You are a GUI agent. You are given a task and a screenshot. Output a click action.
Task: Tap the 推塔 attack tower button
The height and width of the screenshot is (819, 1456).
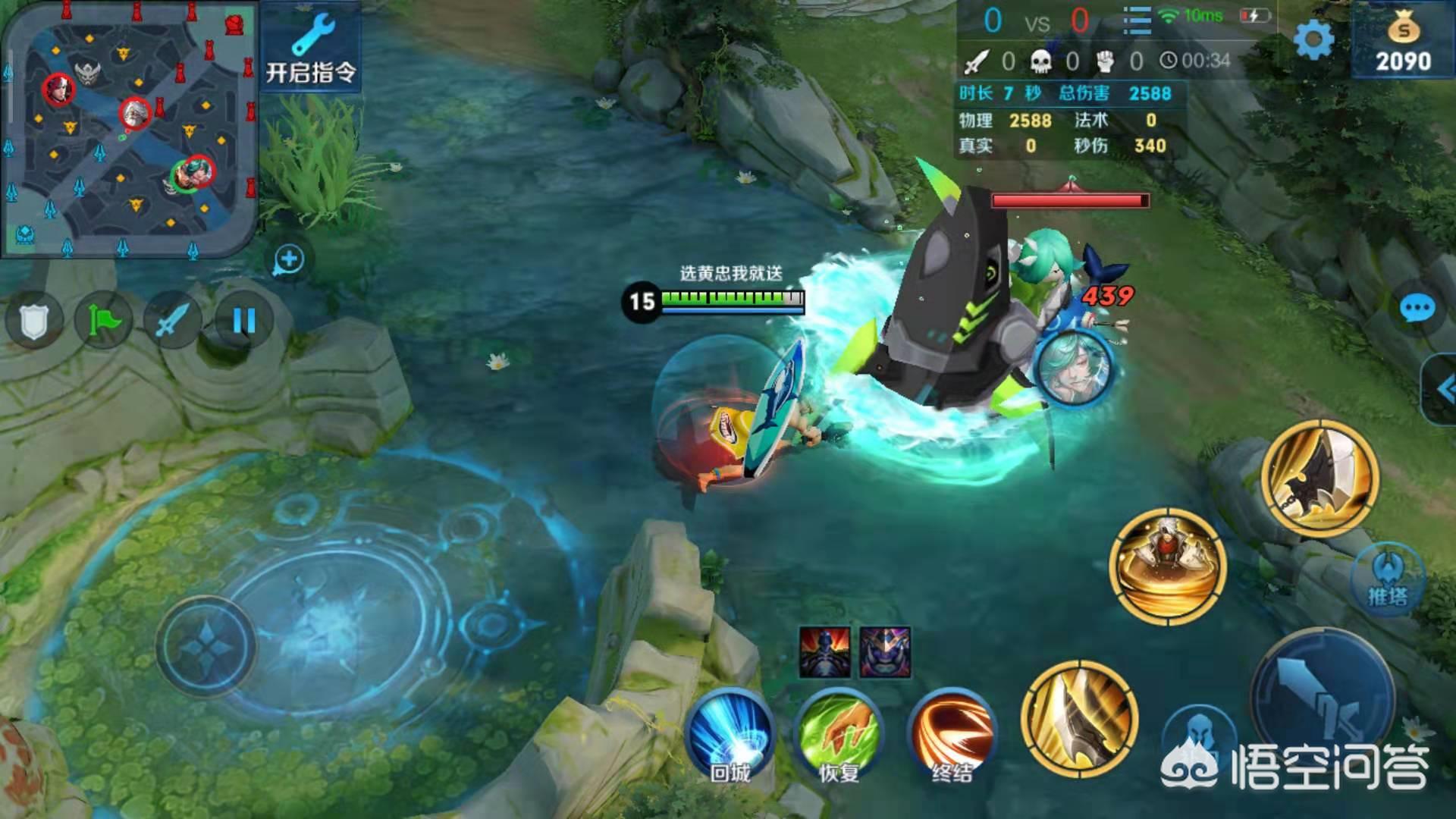coord(1388,580)
